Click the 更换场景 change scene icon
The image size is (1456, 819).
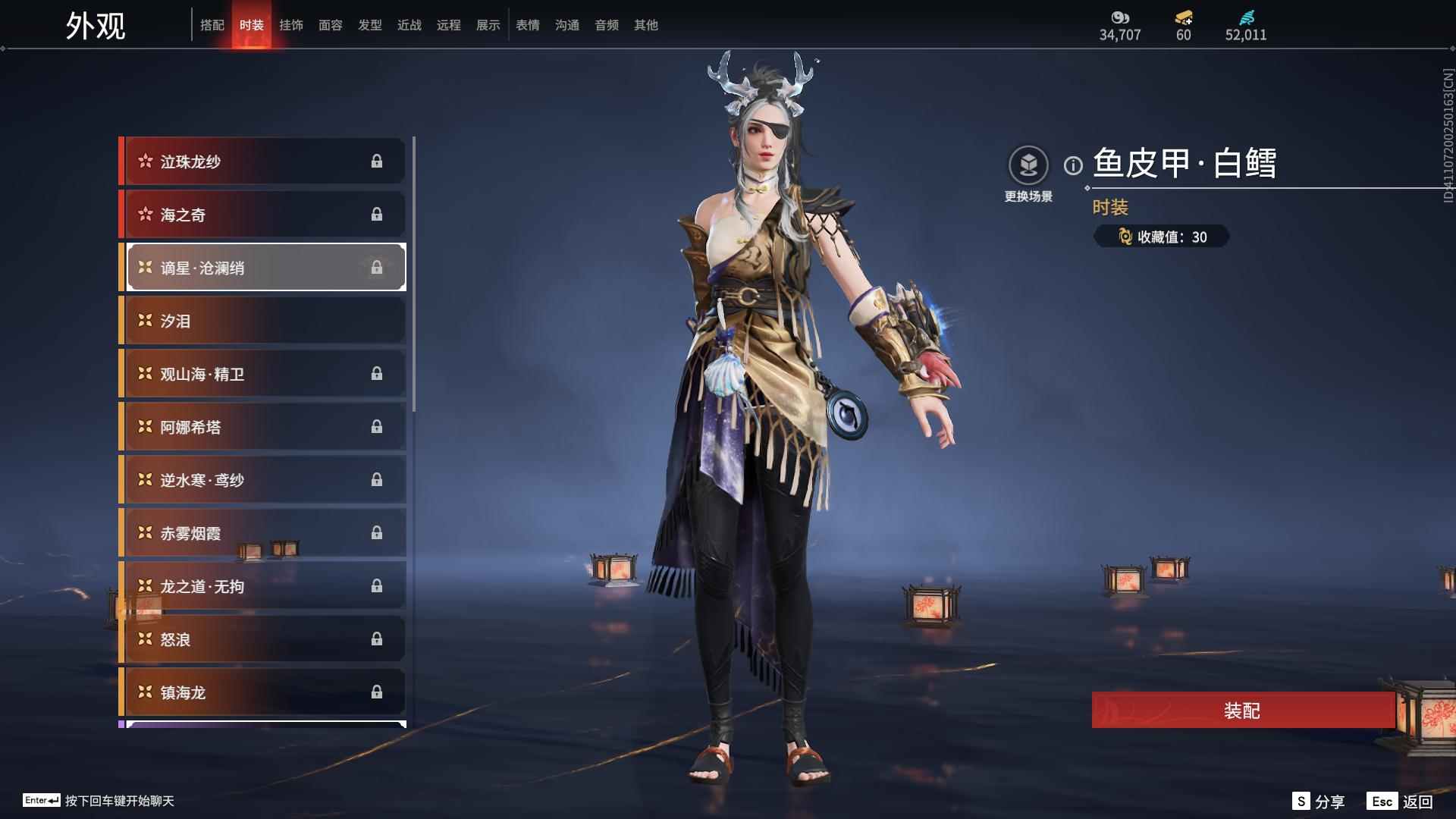pos(1028,165)
